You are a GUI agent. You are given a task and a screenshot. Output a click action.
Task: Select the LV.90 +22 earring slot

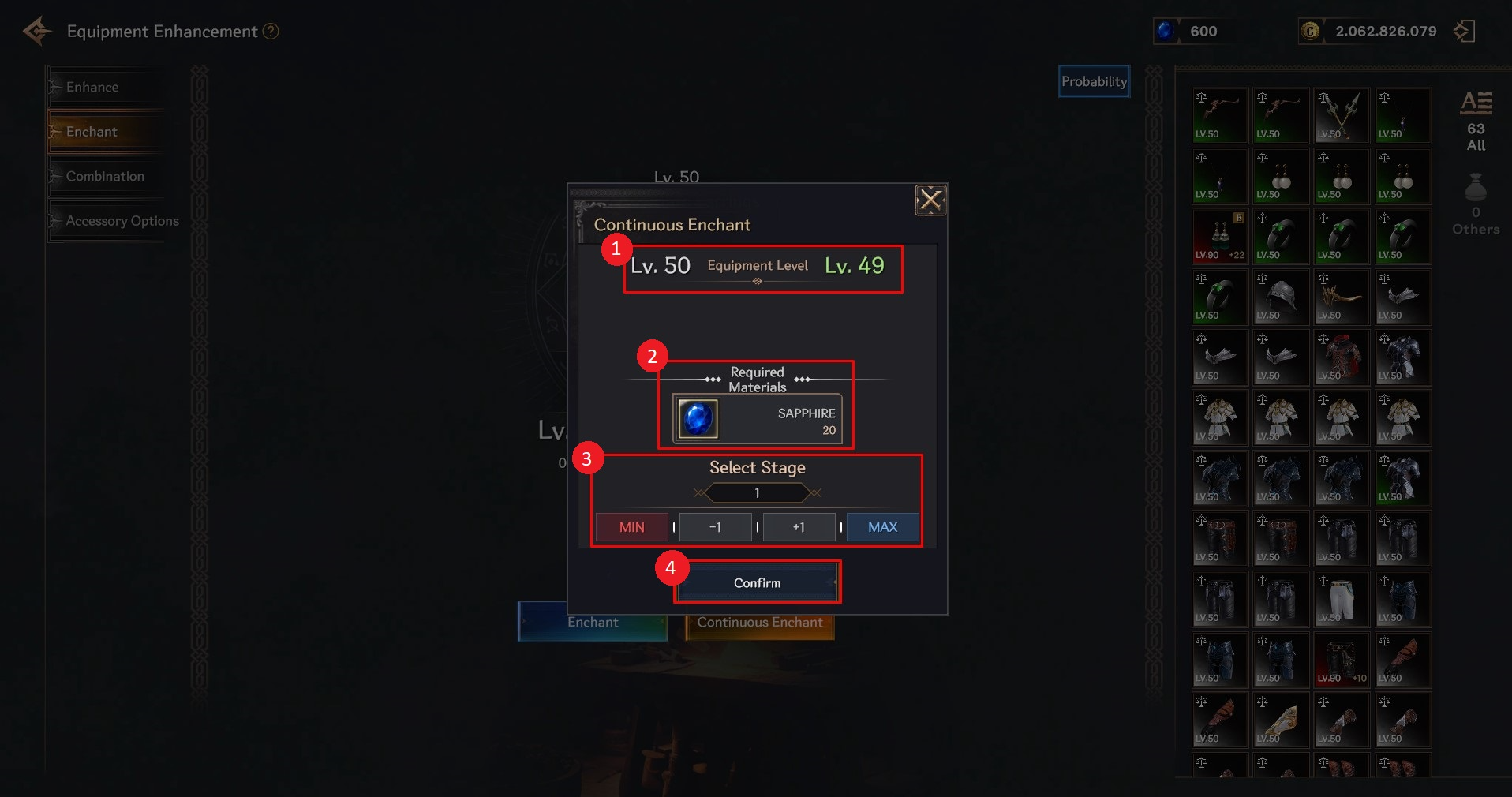coord(1220,236)
